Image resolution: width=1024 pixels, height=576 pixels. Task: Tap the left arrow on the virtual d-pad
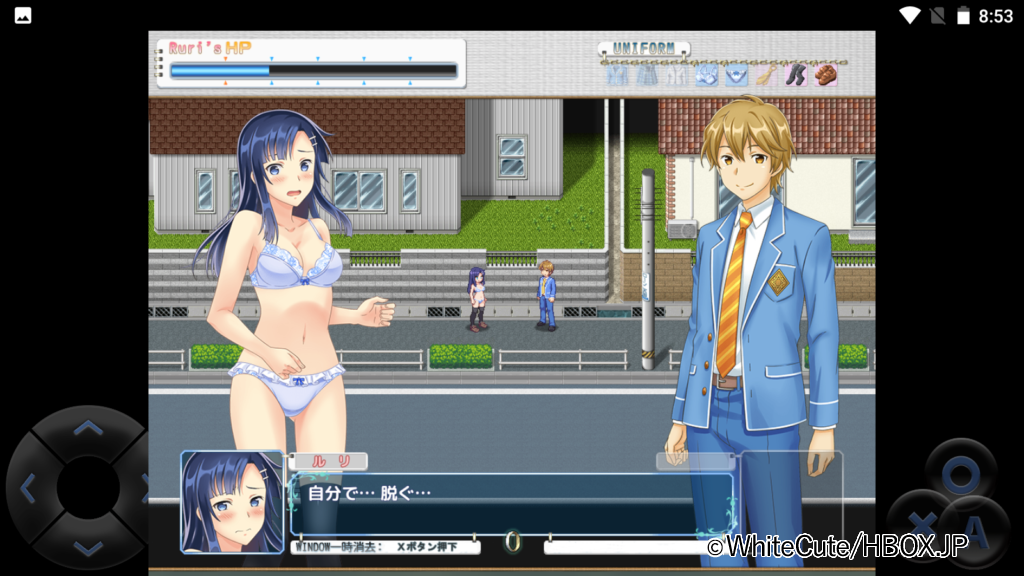click(28, 488)
